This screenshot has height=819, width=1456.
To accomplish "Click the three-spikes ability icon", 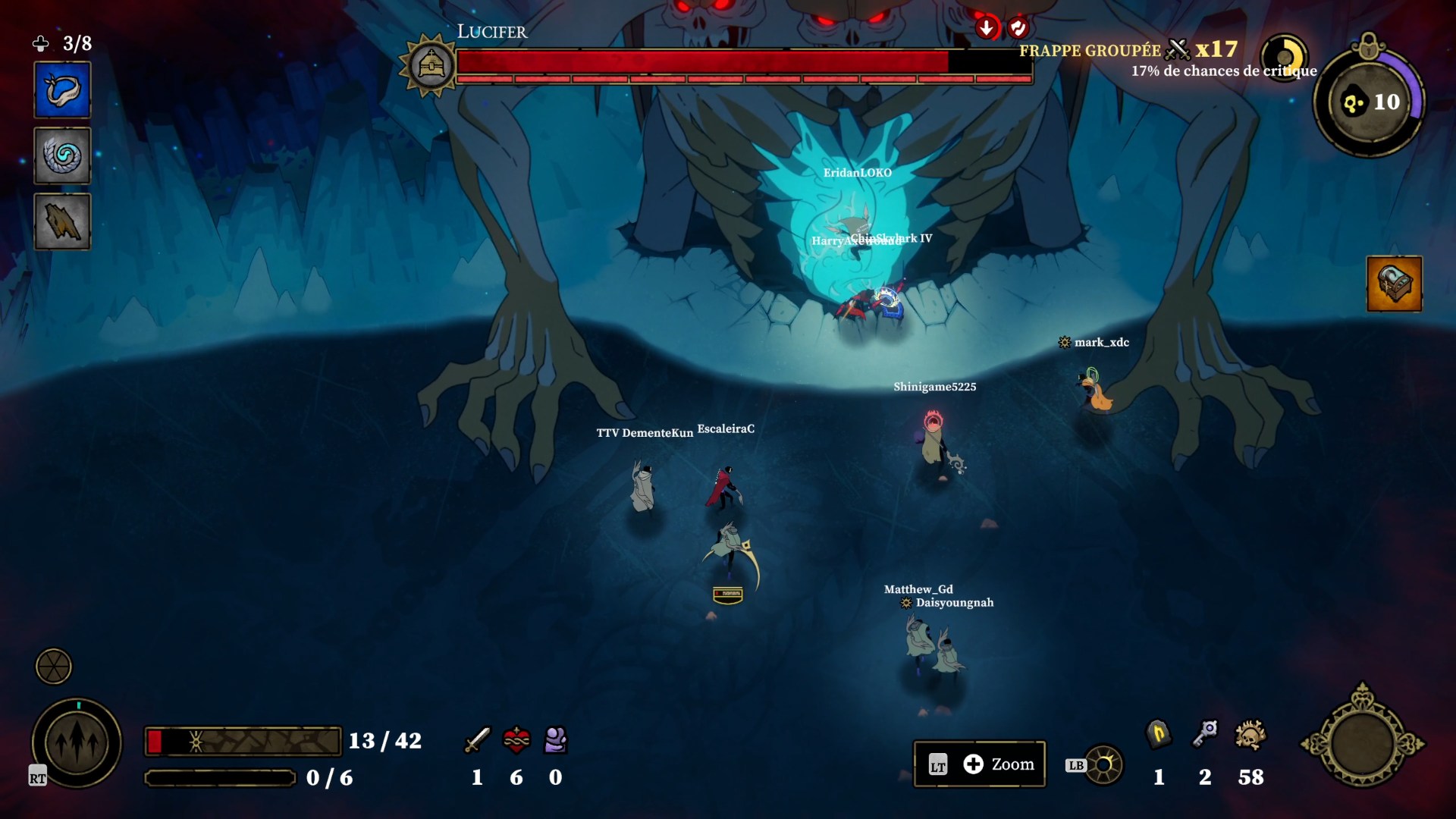I will (x=77, y=743).
